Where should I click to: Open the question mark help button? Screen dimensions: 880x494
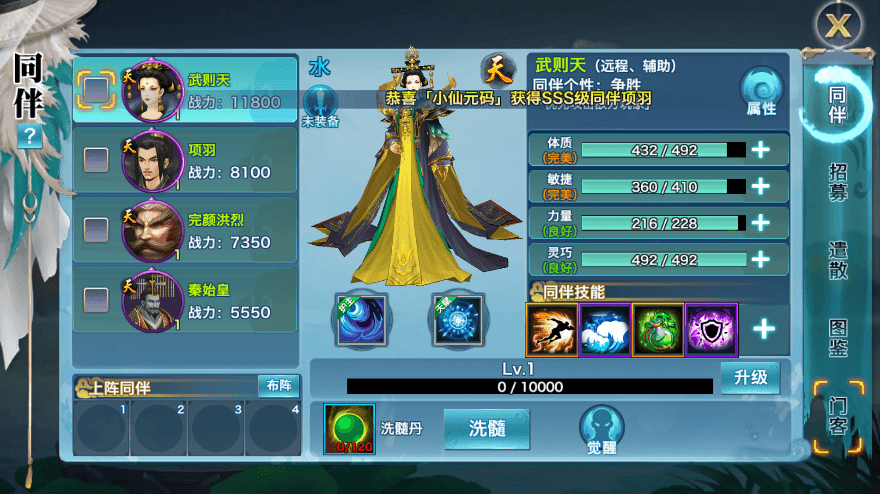click(29, 137)
